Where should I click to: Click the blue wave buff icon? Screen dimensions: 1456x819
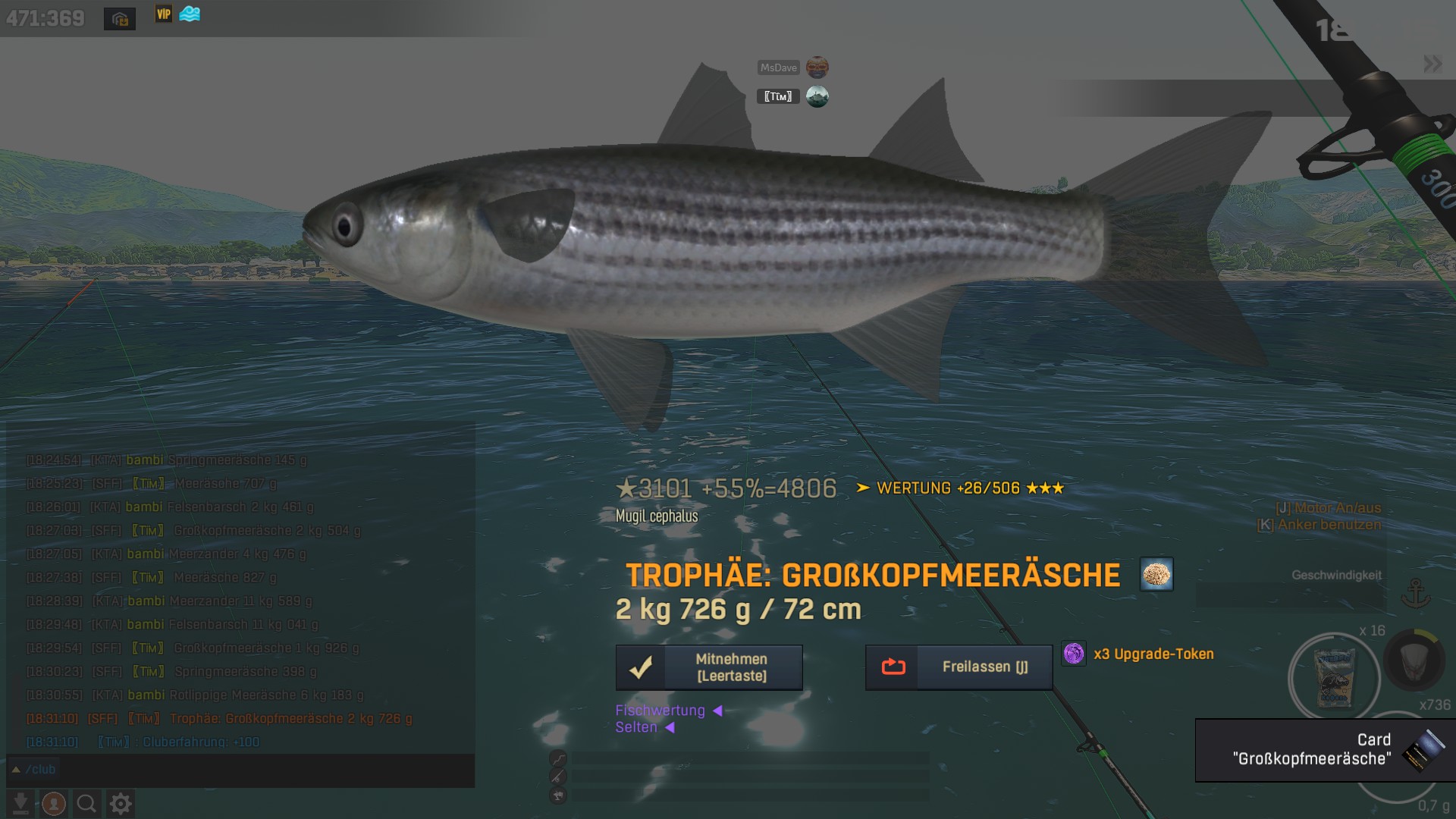[190, 14]
